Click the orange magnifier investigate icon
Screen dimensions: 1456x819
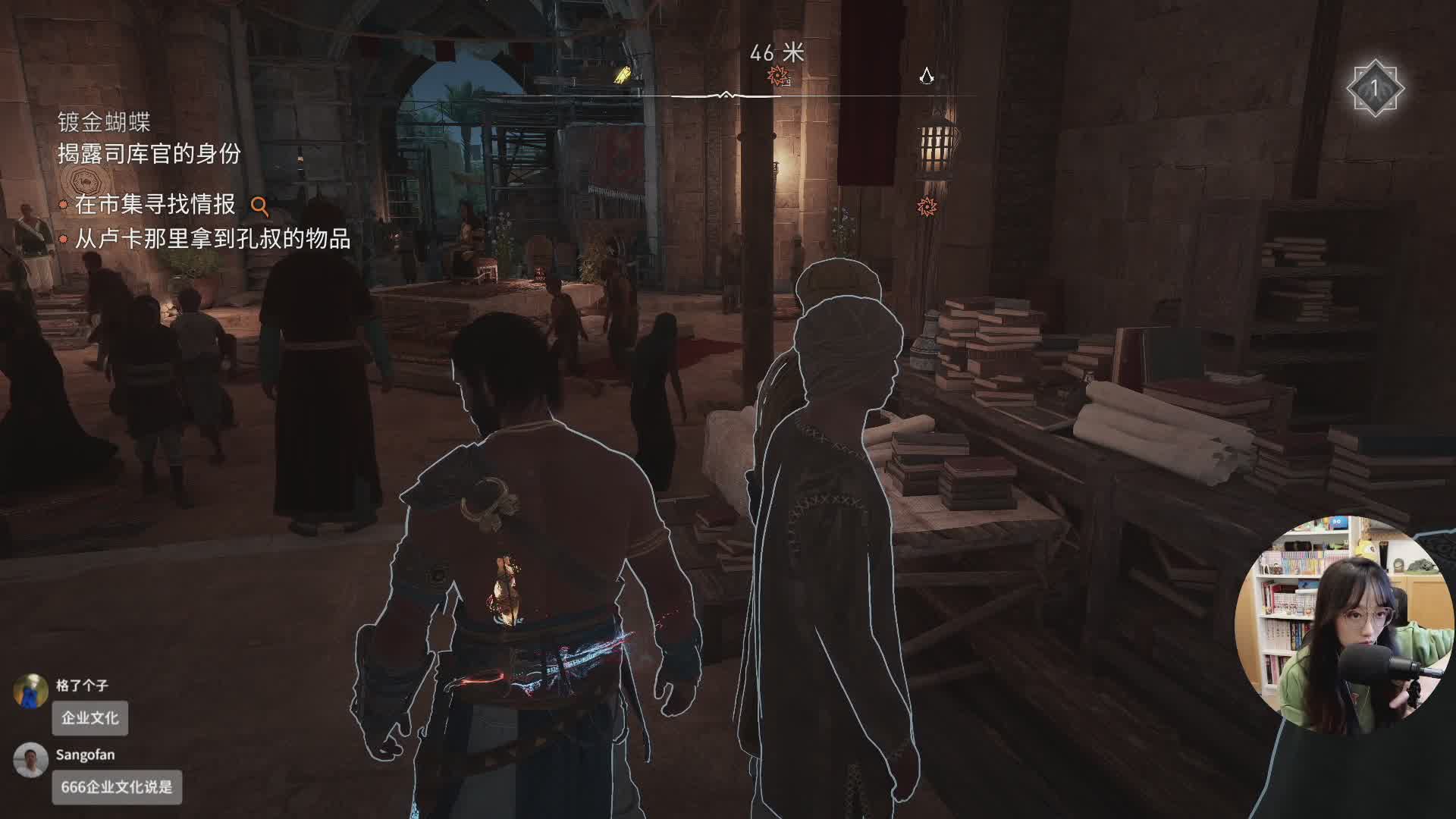tap(259, 206)
